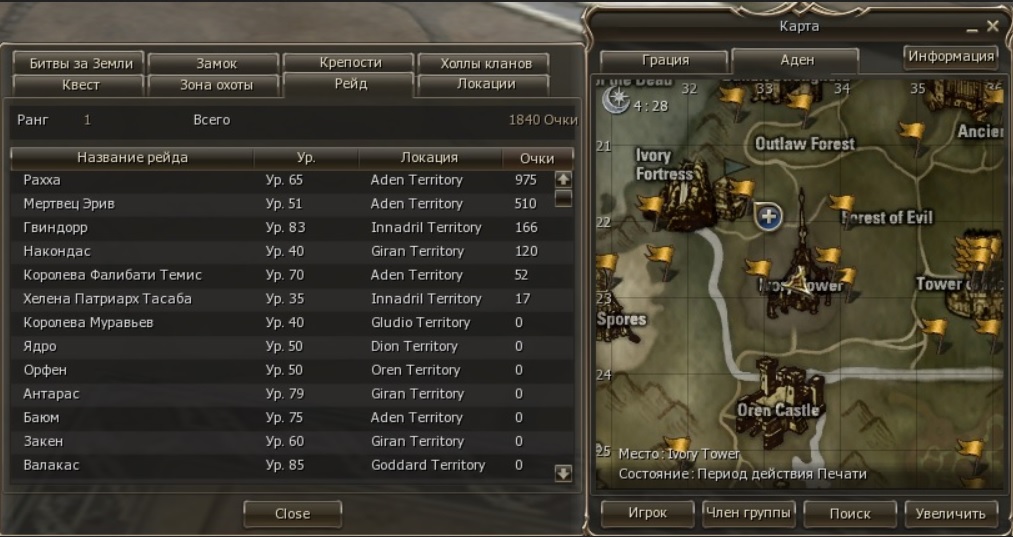Show Член группы on the map
The width and height of the screenshot is (1013, 537).
749,514
